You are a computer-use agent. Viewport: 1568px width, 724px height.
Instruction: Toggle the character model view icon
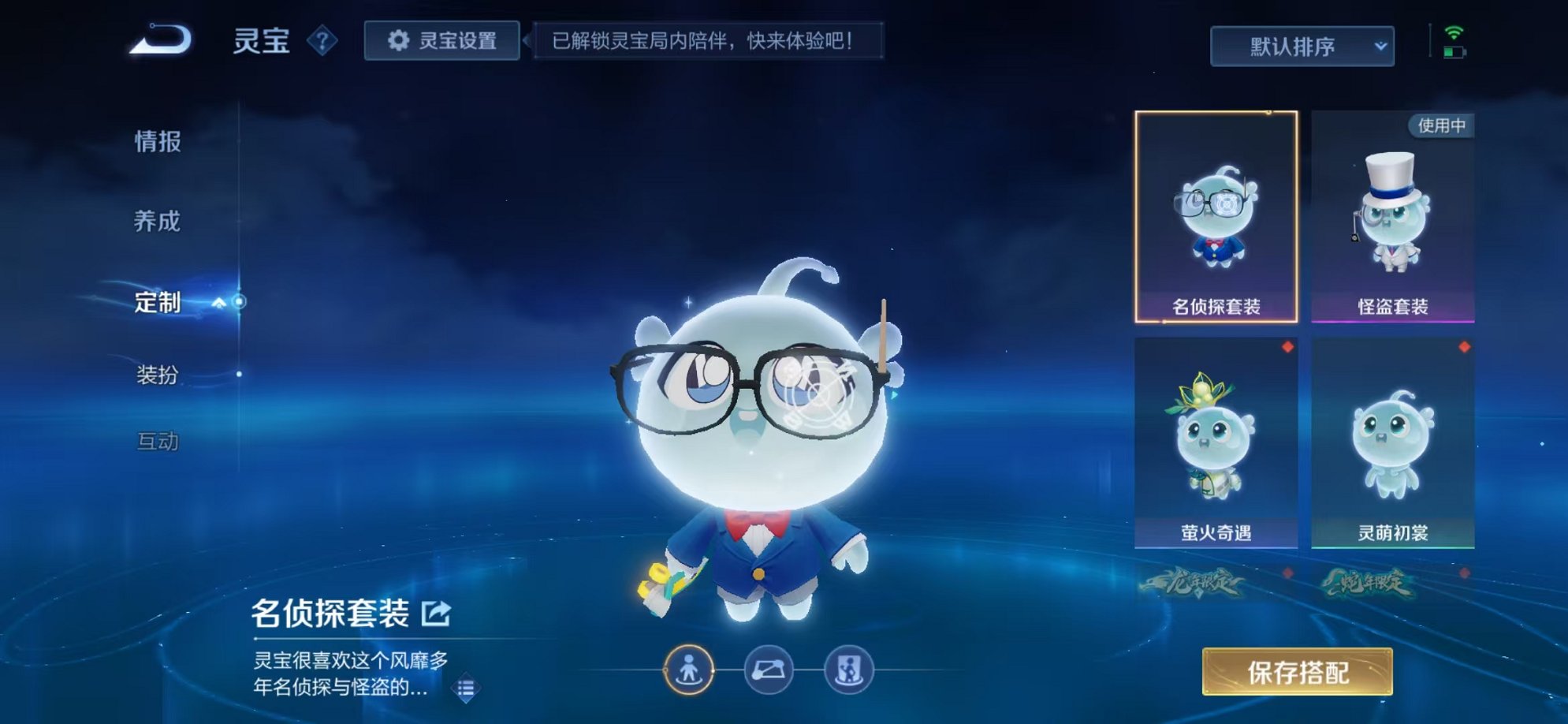[x=687, y=666]
